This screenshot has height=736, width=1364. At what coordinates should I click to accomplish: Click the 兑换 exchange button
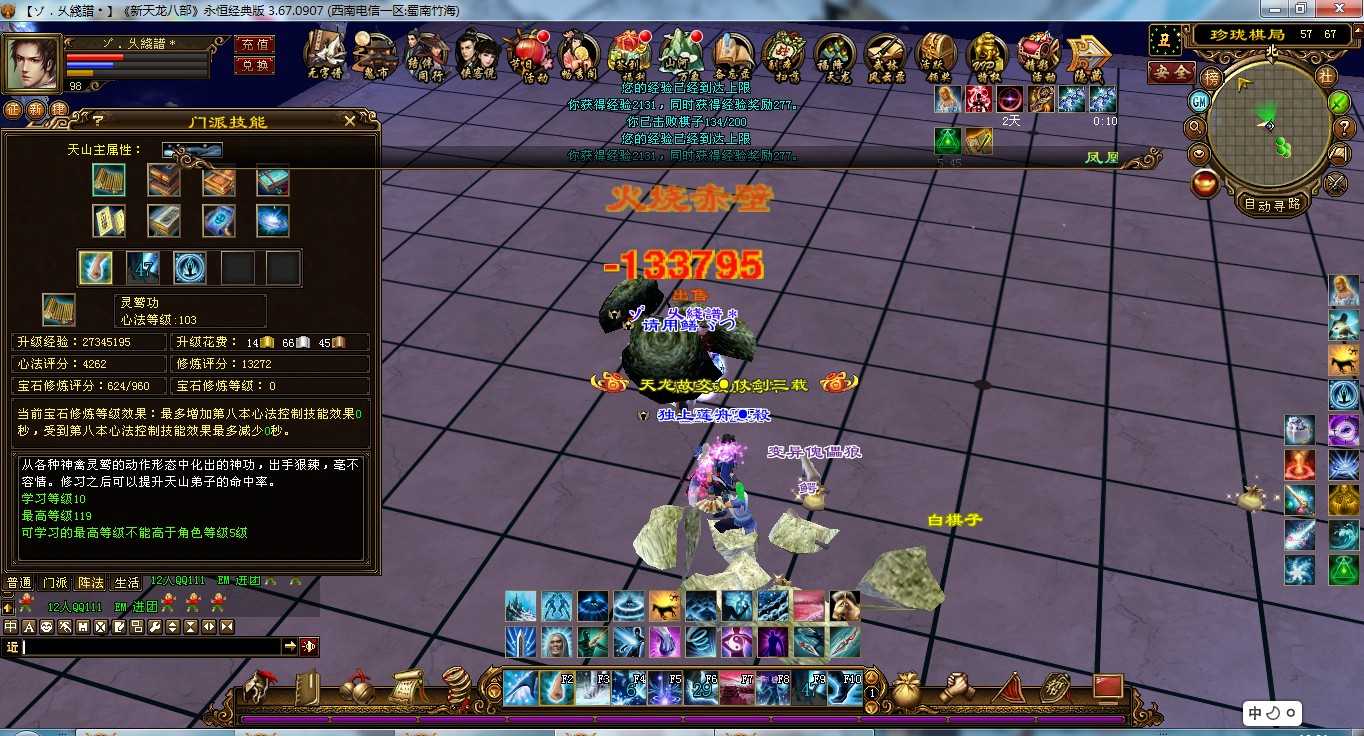pyautogui.click(x=254, y=65)
